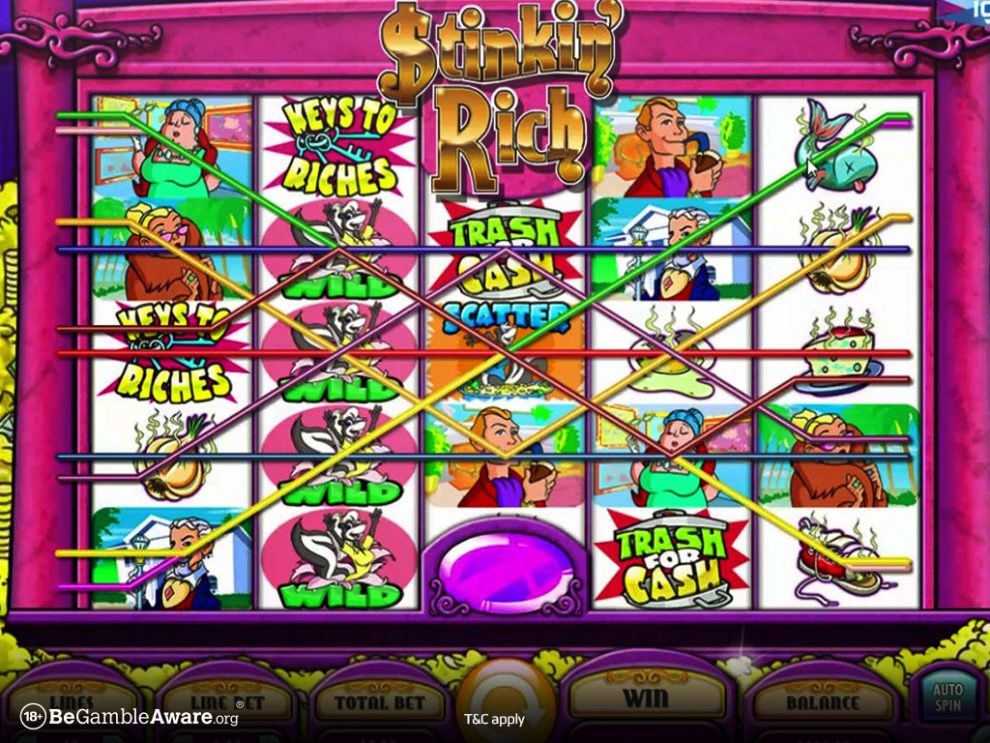990x743 pixels.
Task: Open the BeGambleAware.org link
Action: coord(130,717)
